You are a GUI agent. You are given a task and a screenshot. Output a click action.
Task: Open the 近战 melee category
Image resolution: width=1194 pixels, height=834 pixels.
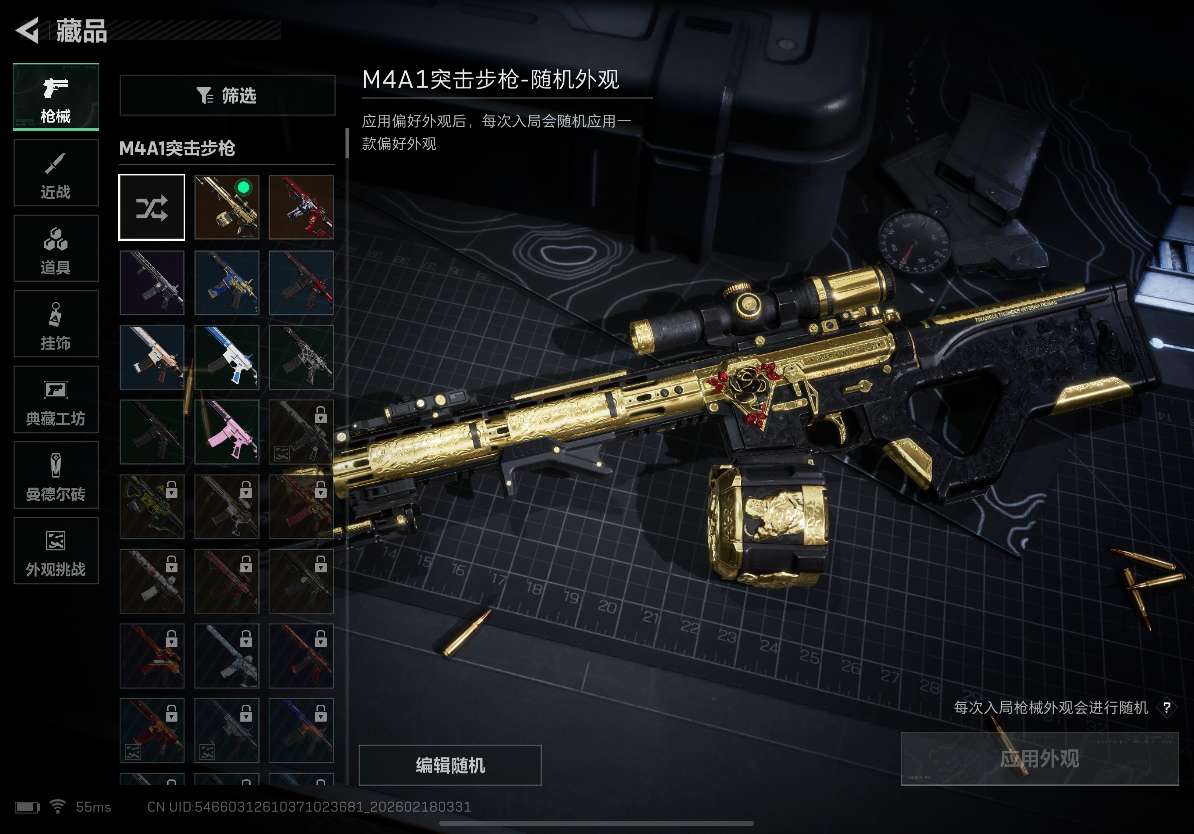click(x=56, y=173)
